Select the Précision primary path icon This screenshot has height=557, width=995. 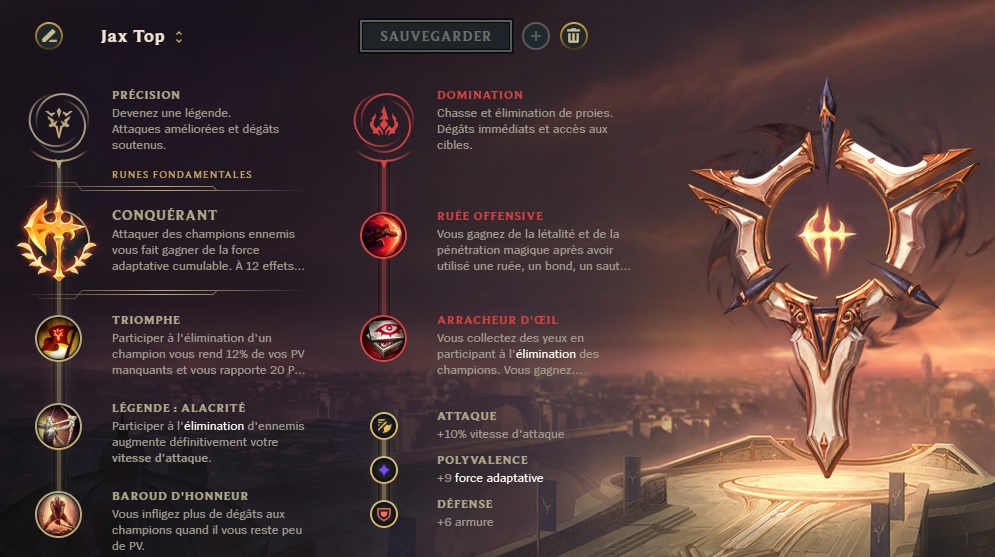58,120
